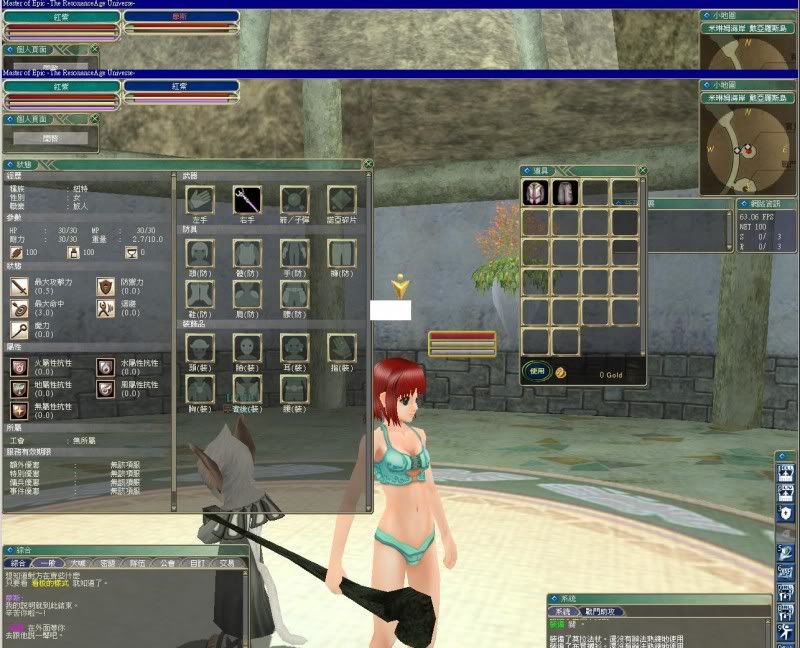Open the 公會 (guild) chat tab
800x648 pixels.
(169, 563)
